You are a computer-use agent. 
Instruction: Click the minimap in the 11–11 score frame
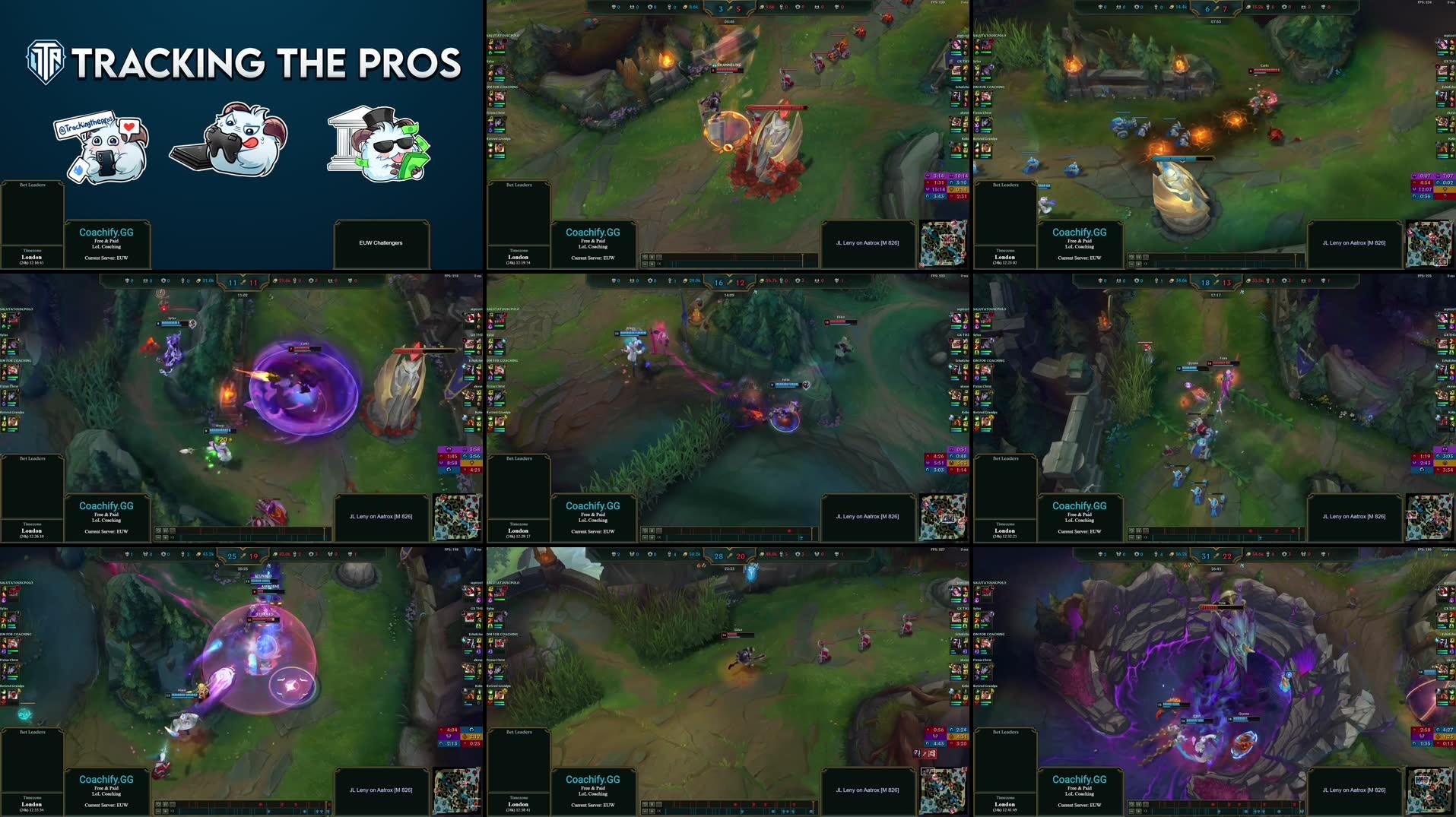click(457, 517)
